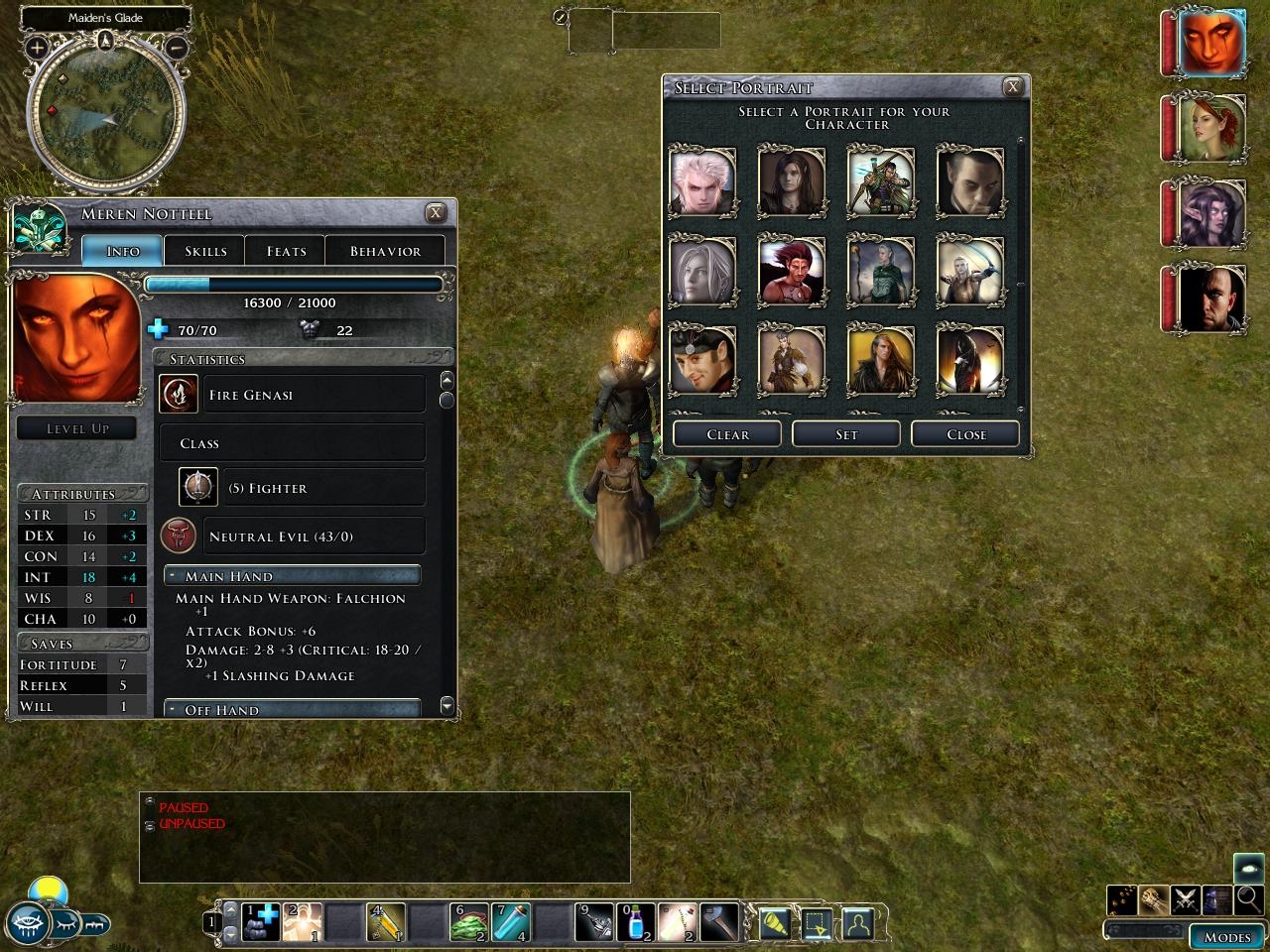Activate the crossed swords mode icon
This screenshot has height=952, width=1270.
point(1185,899)
